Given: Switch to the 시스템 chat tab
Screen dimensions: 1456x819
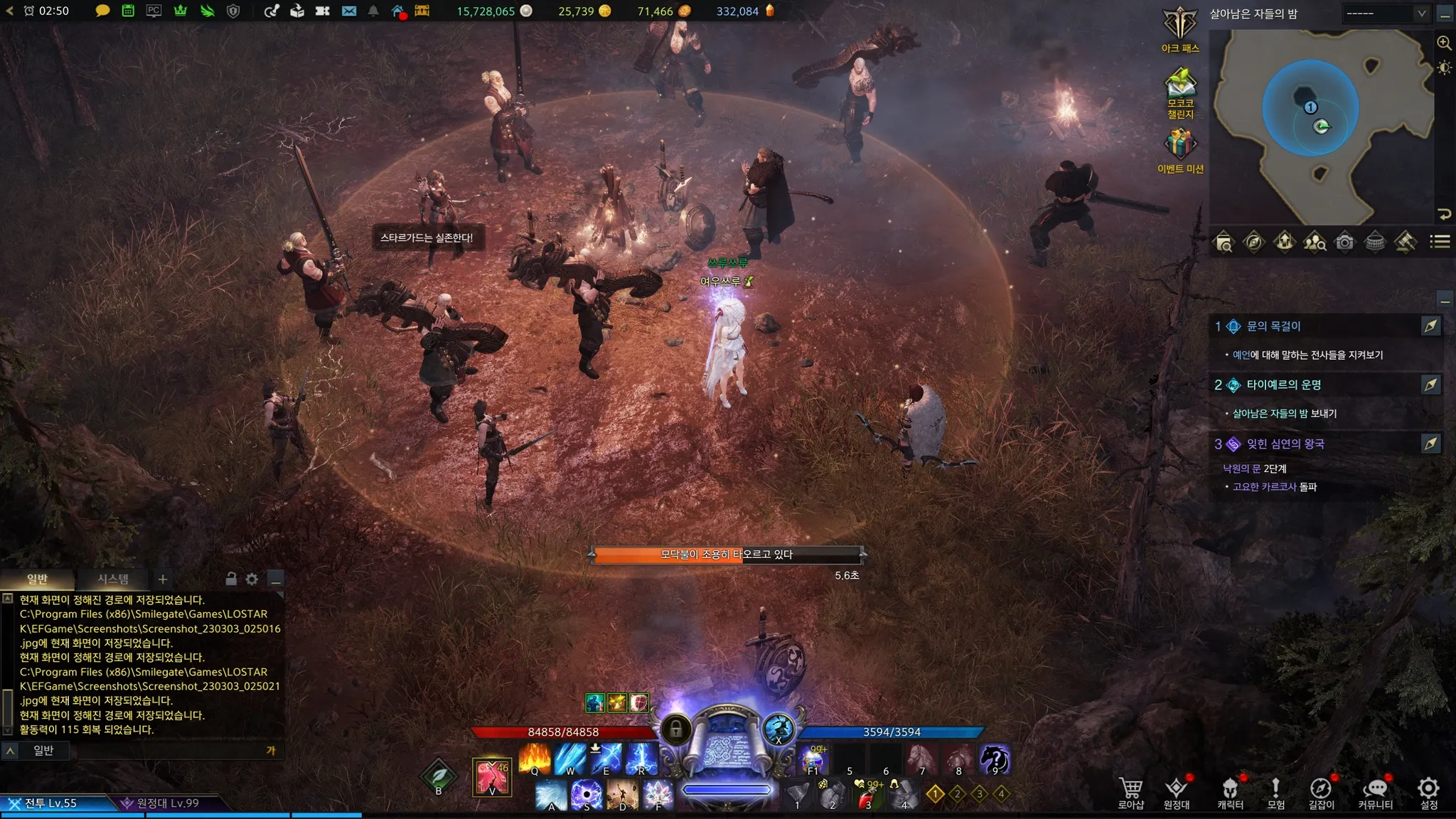Looking at the screenshot, I should click(x=113, y=579).
